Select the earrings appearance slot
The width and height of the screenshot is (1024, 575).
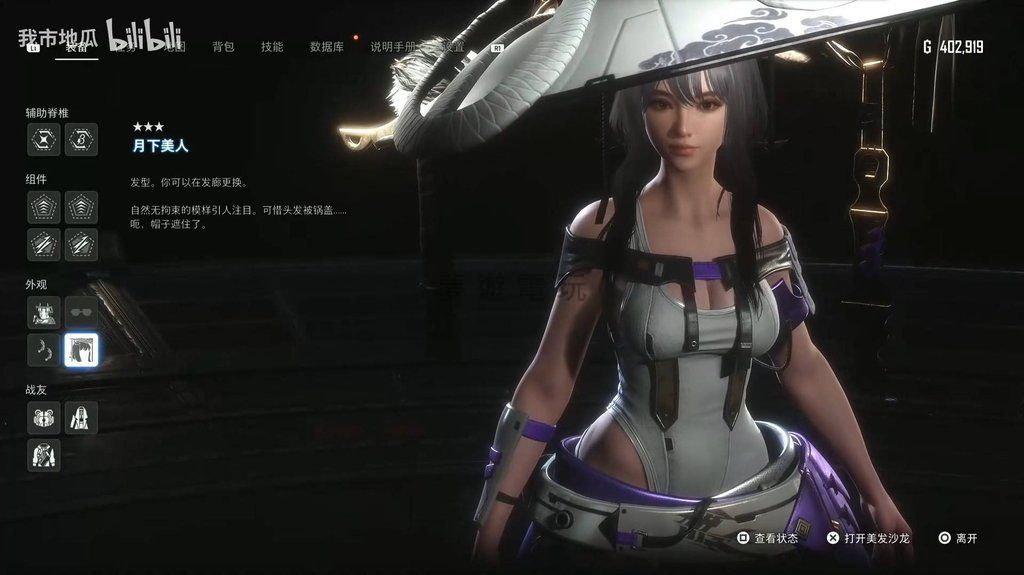(x=44, y=350)
